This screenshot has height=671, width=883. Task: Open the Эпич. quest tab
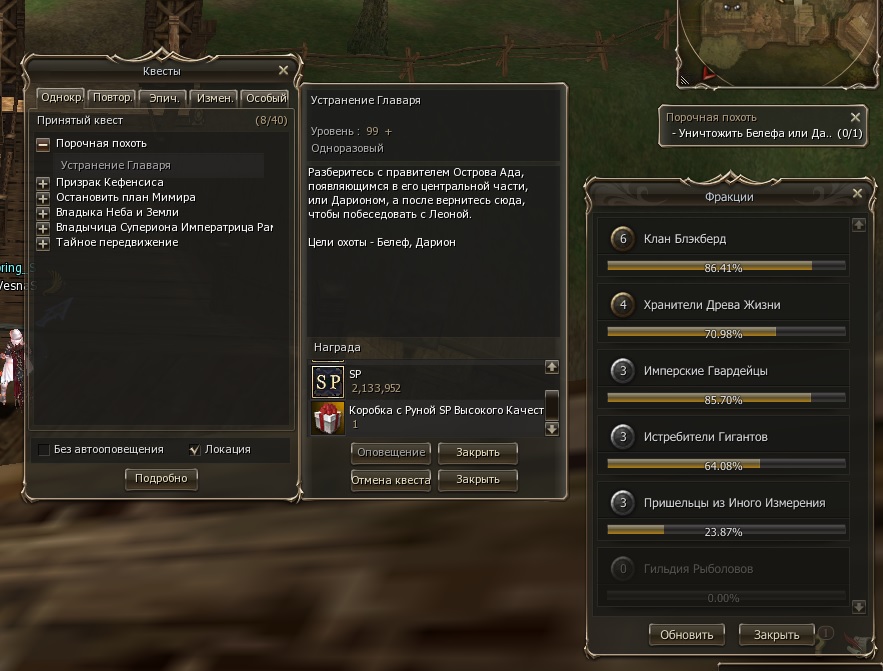163,98
